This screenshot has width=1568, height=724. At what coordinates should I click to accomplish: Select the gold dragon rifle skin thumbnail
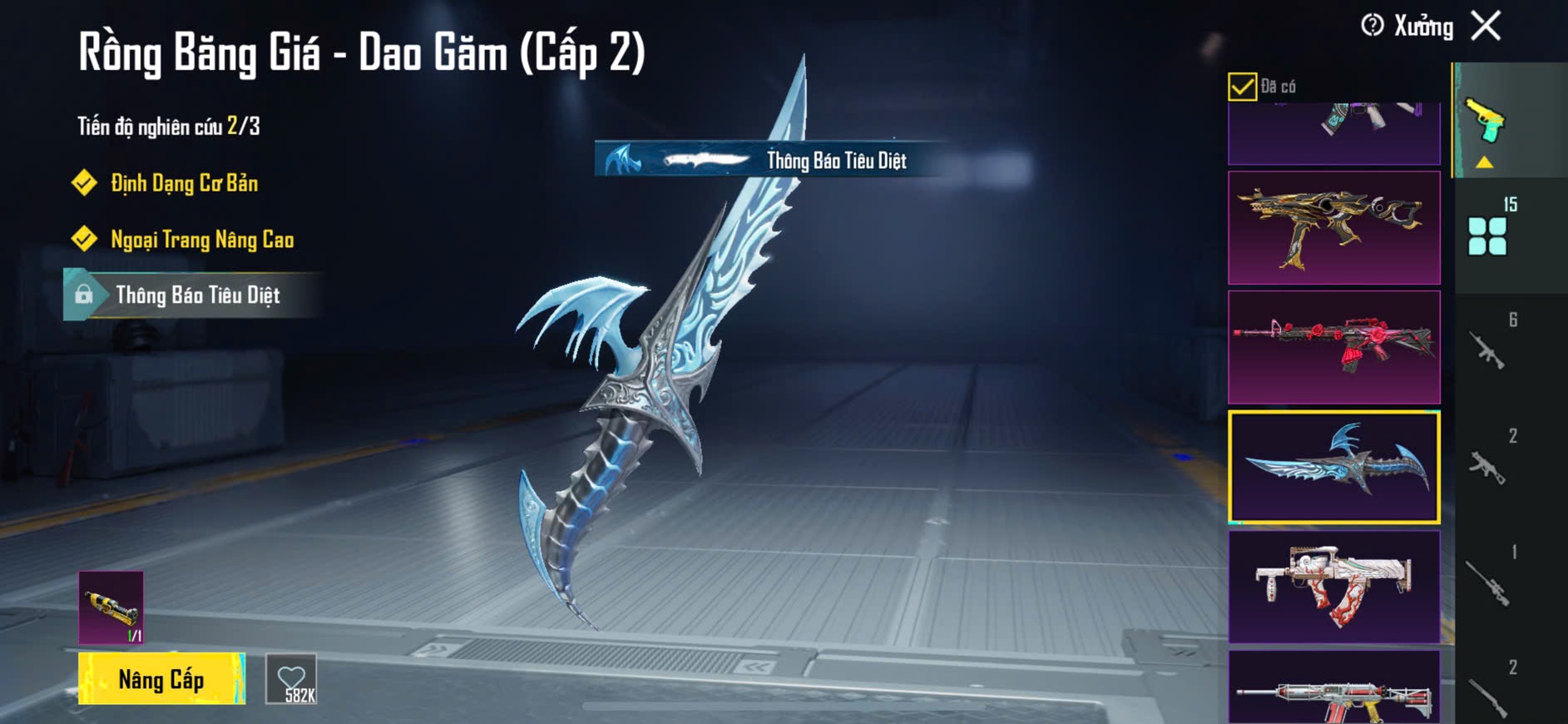(1333, 228)
